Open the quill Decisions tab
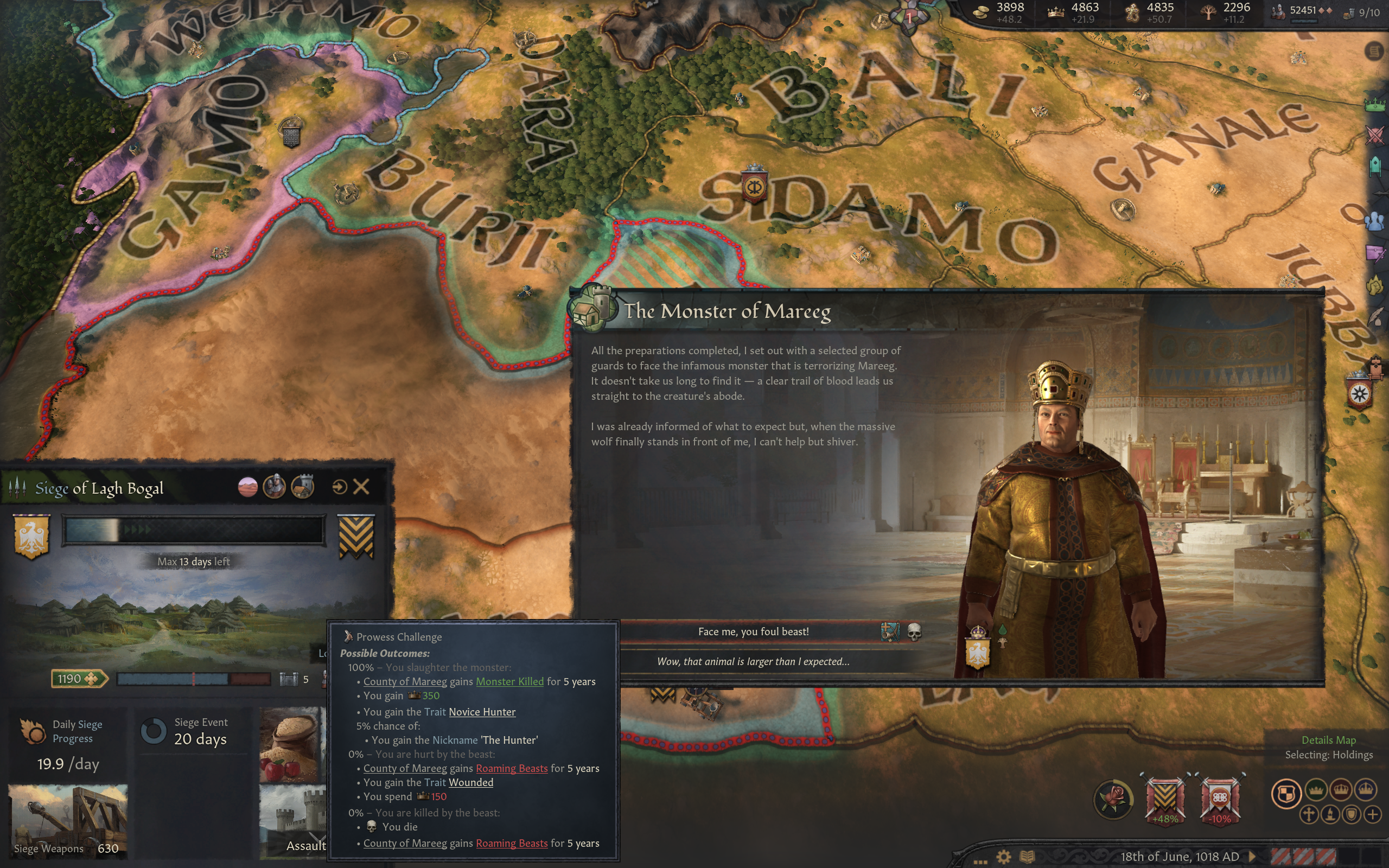The image size is (1389, 868). click(x=1376, y=317)
